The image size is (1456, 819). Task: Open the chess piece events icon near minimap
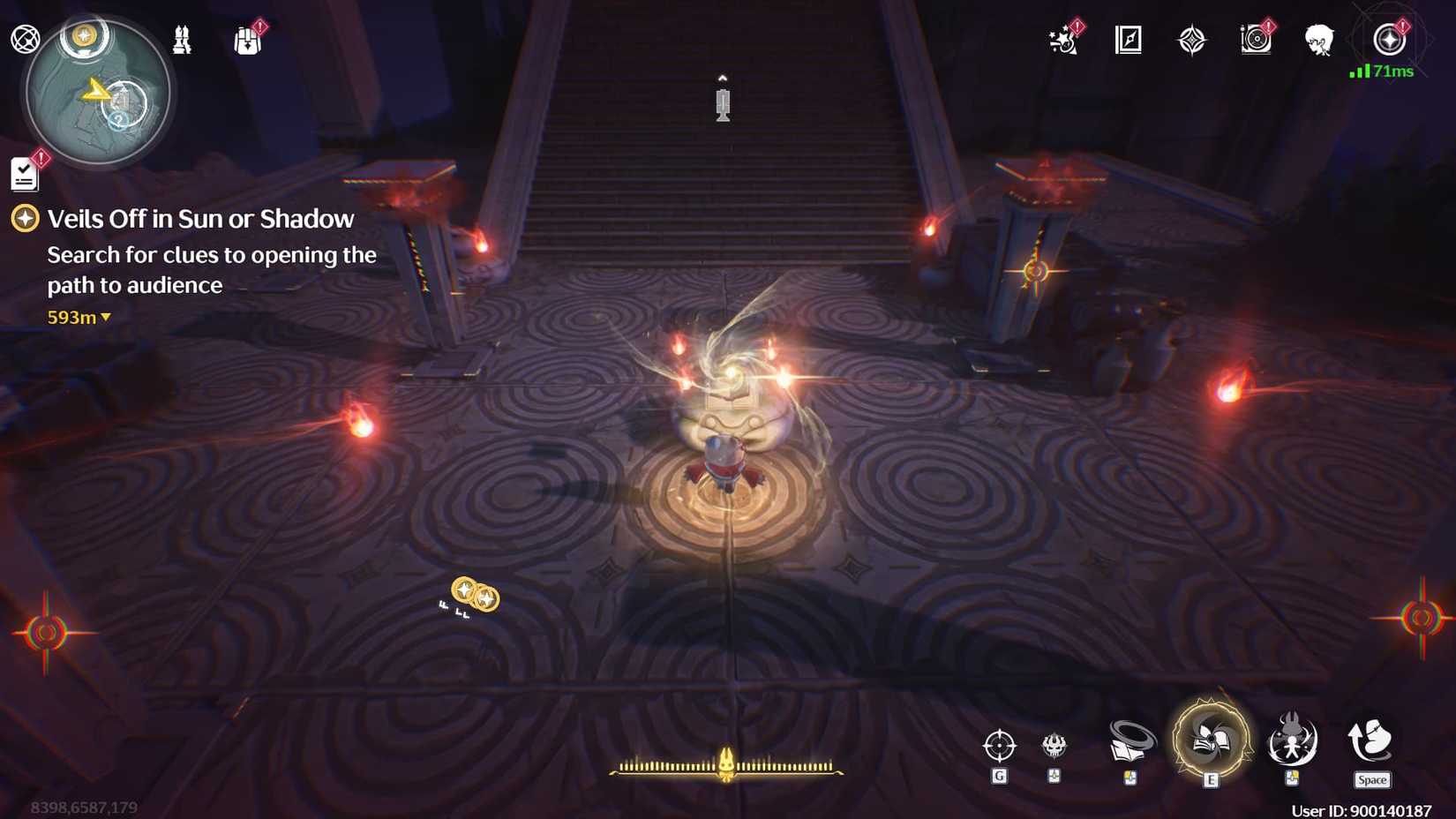pos(182,37)
